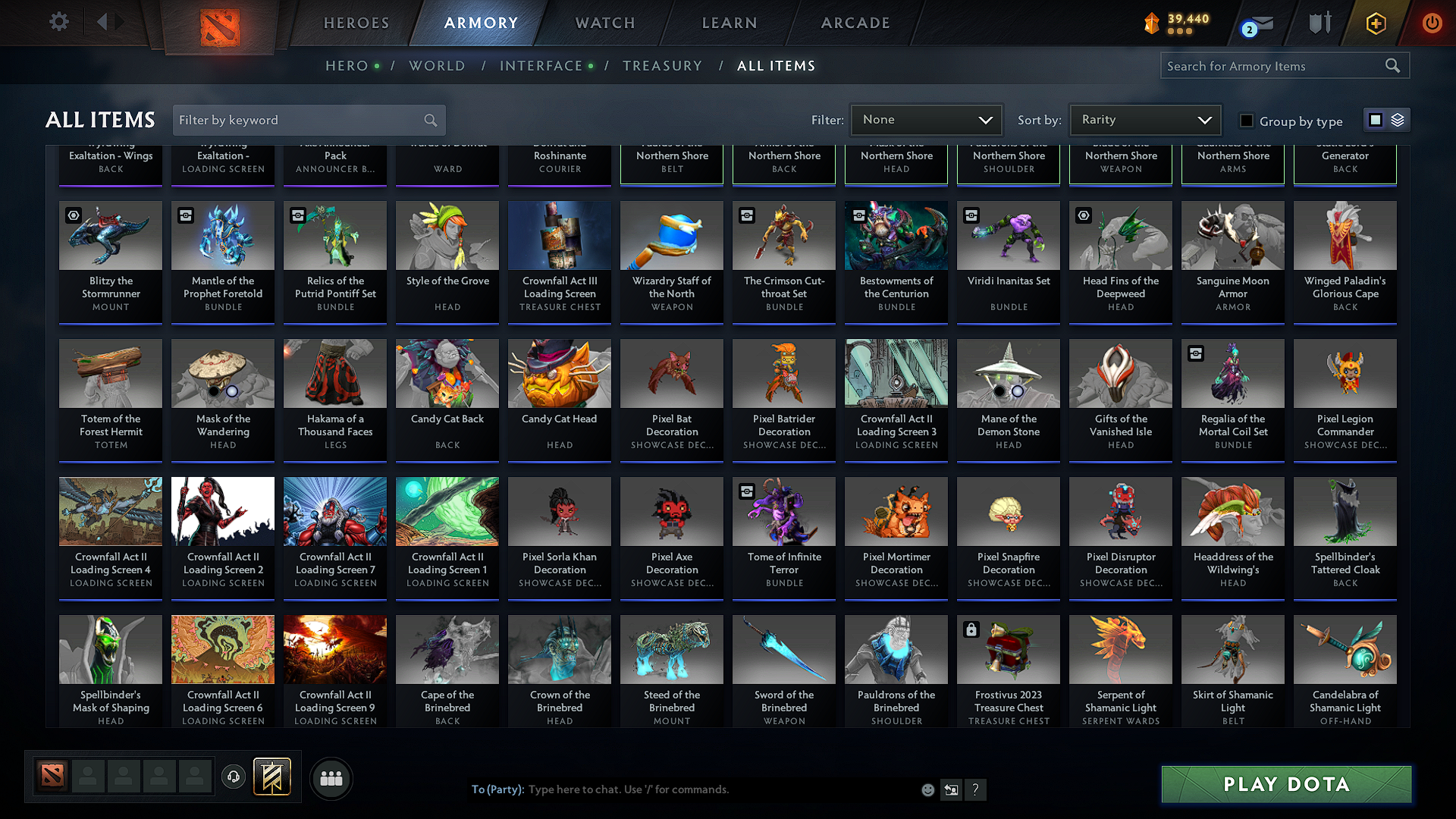Open the Sort by Rarity dropdown
This screenshot has height=819, width=1456.
tap(1145, 120)
